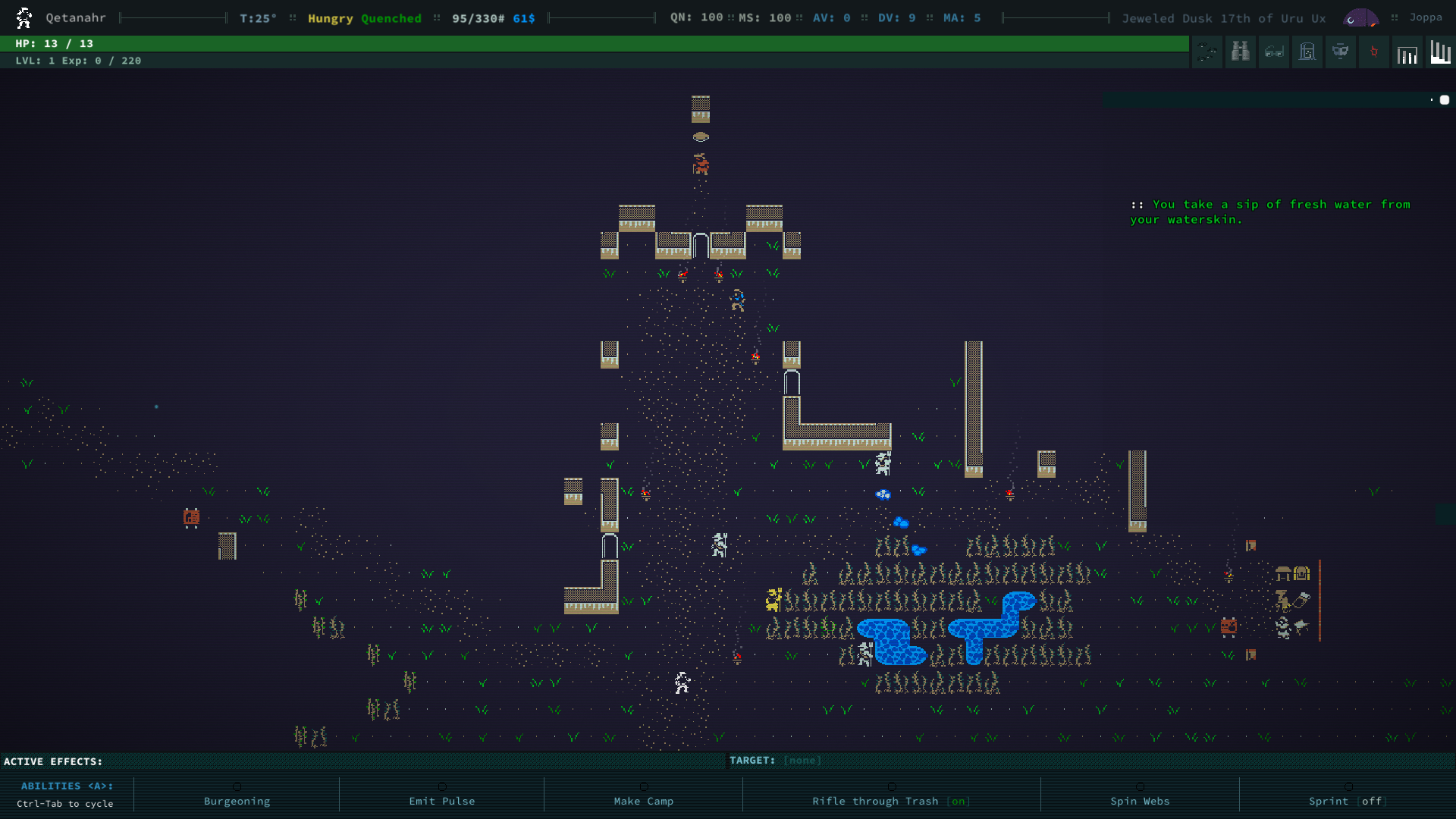Click the white filled bars icon
The image size is (1456, 819).
[x=1440, y=52]
